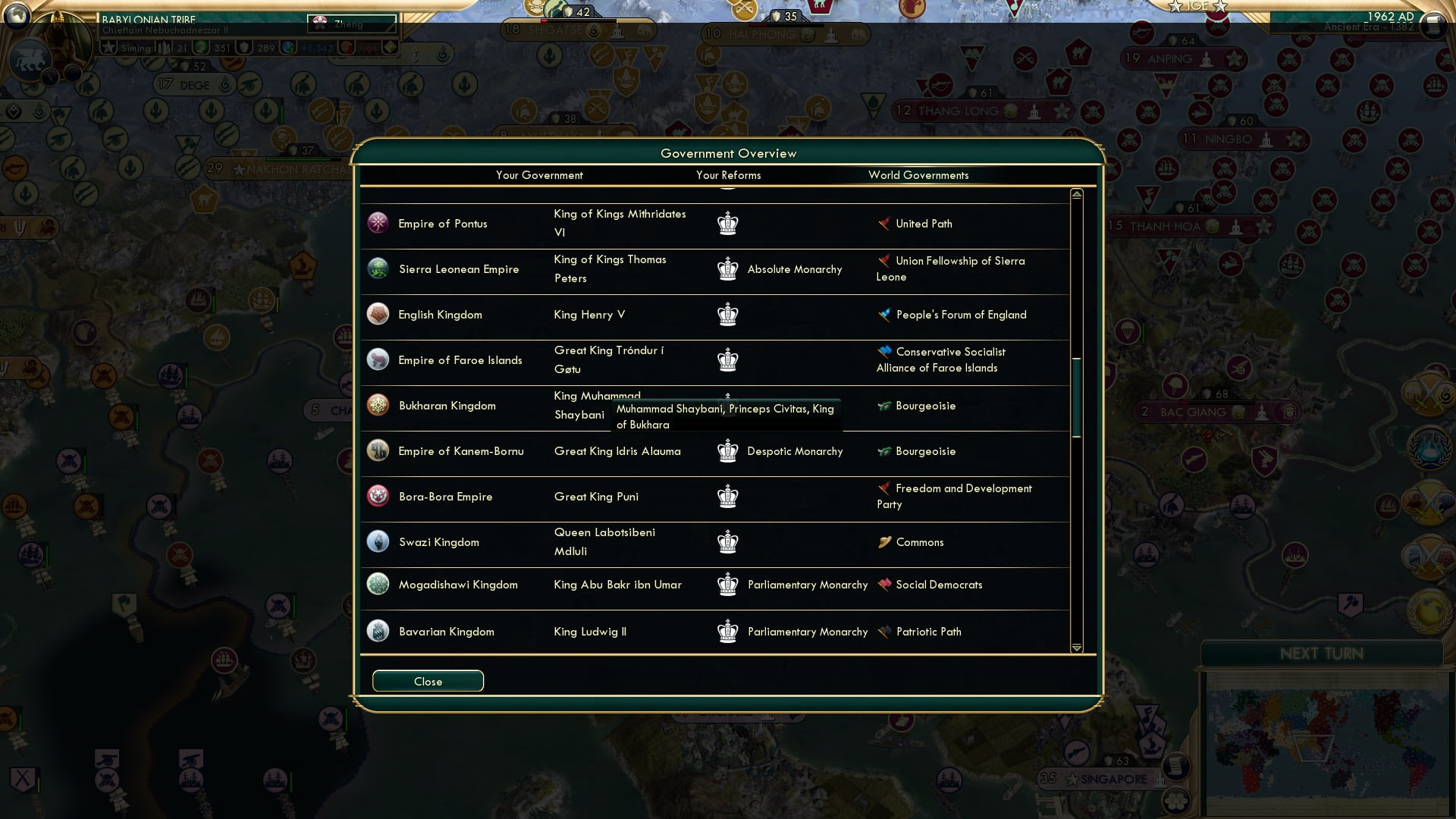Click the crown icon beside Absolute Monarchy
Viewport: 1456px width, 819px height.
click(727, 268)
